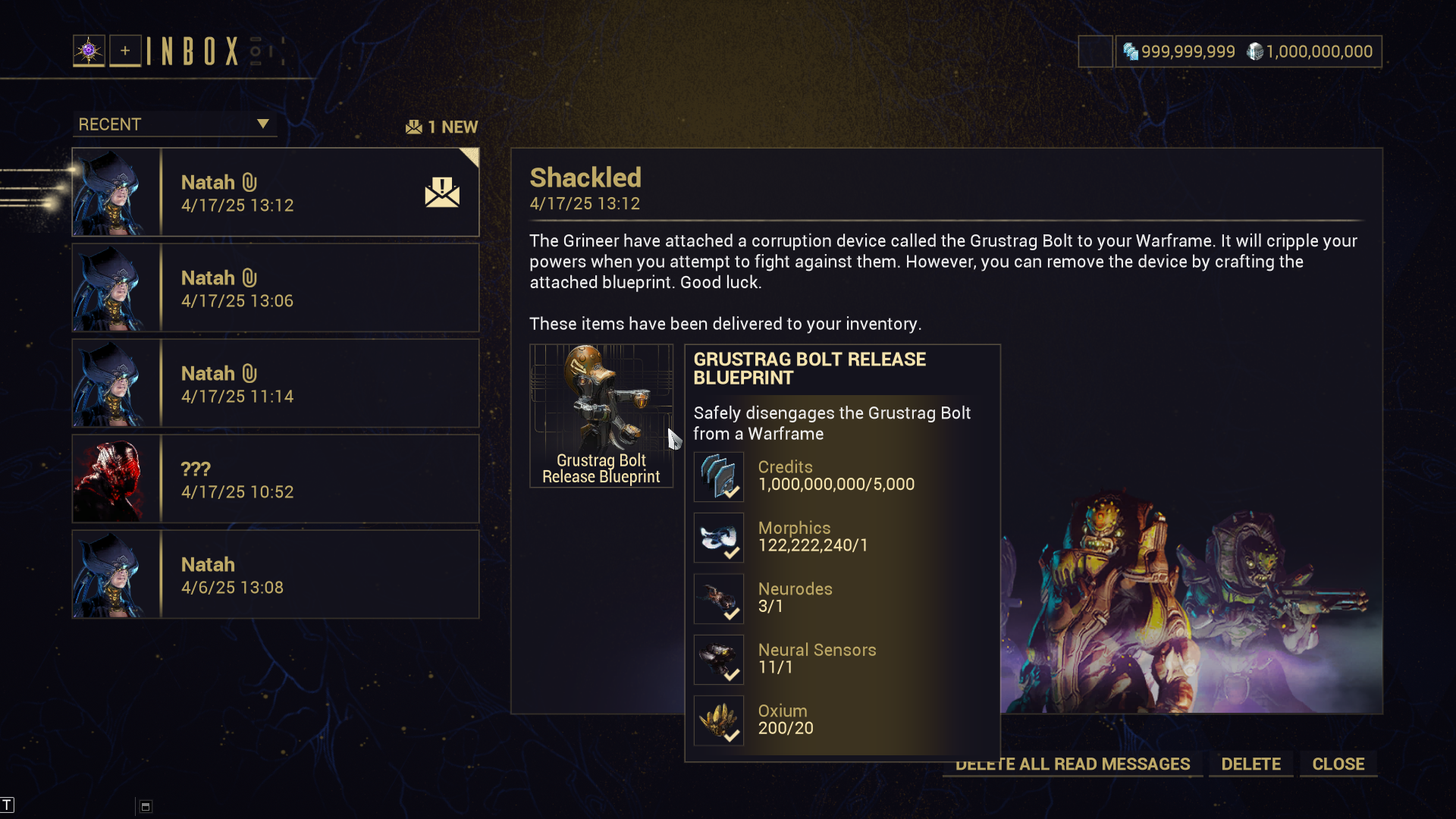Click the credits balance display
This screenshot has height=819, width=1456.
pos(1310,52)
